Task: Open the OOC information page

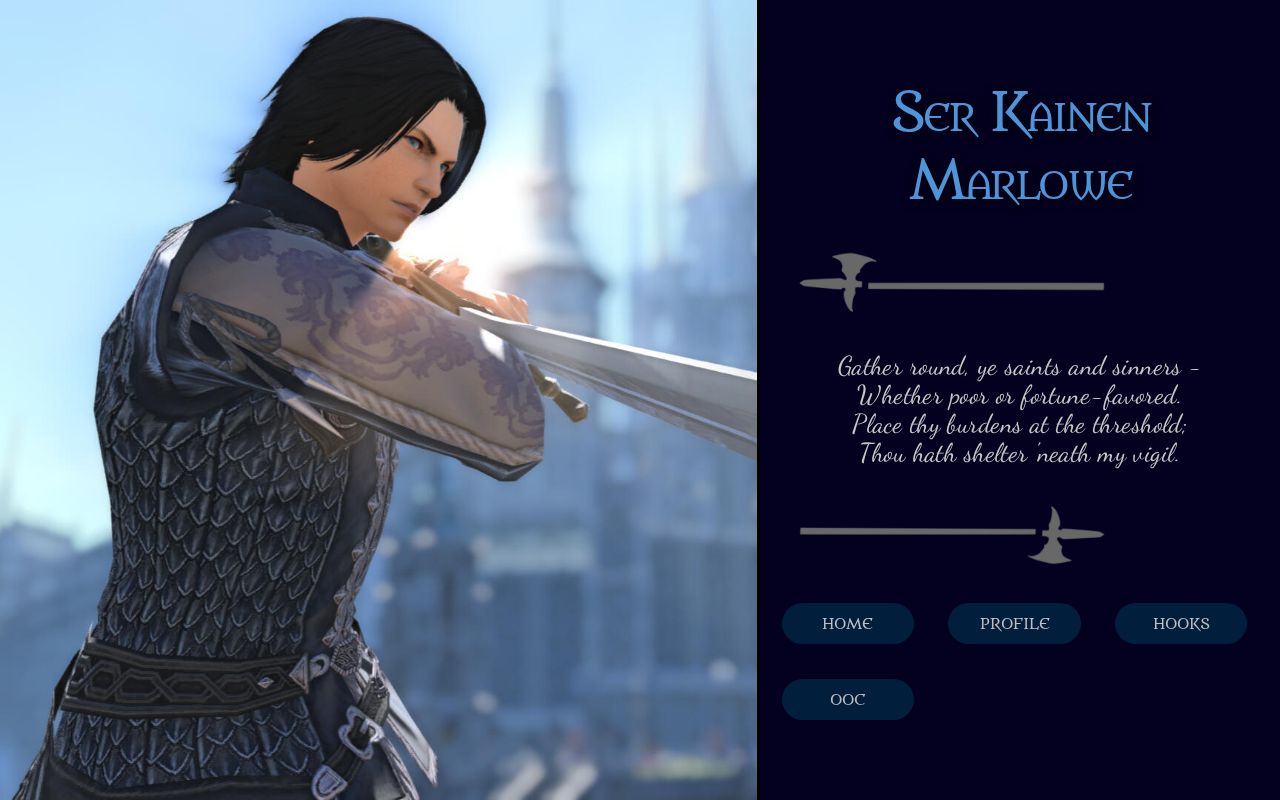Action: [847, 699]
